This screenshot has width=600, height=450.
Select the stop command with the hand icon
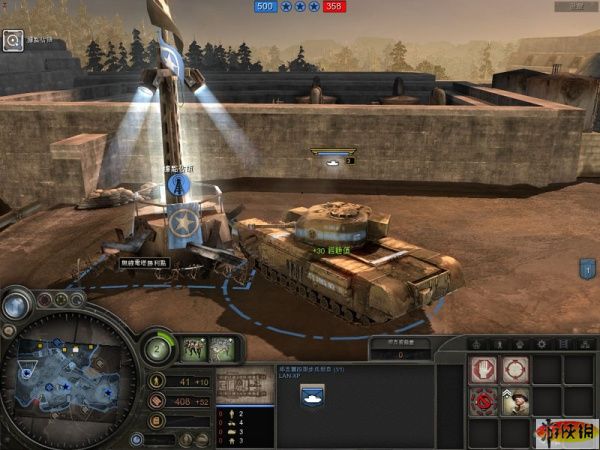[x=486, y=371]
